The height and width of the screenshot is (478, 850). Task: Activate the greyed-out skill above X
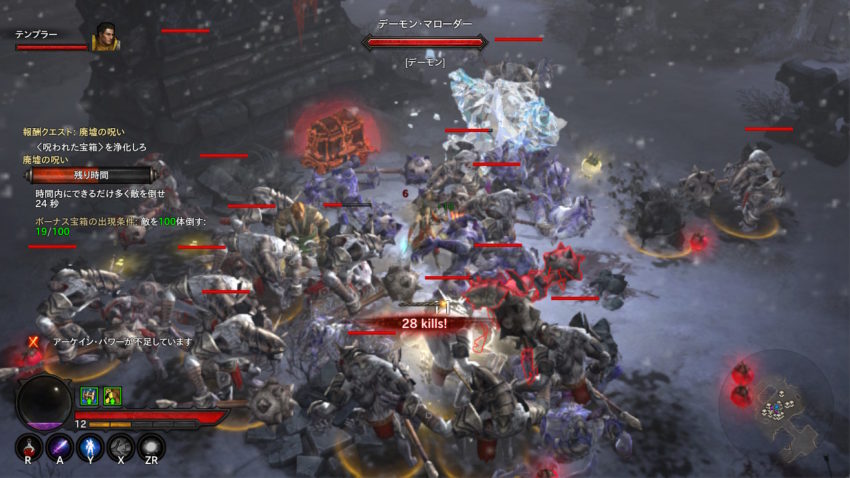121,447
